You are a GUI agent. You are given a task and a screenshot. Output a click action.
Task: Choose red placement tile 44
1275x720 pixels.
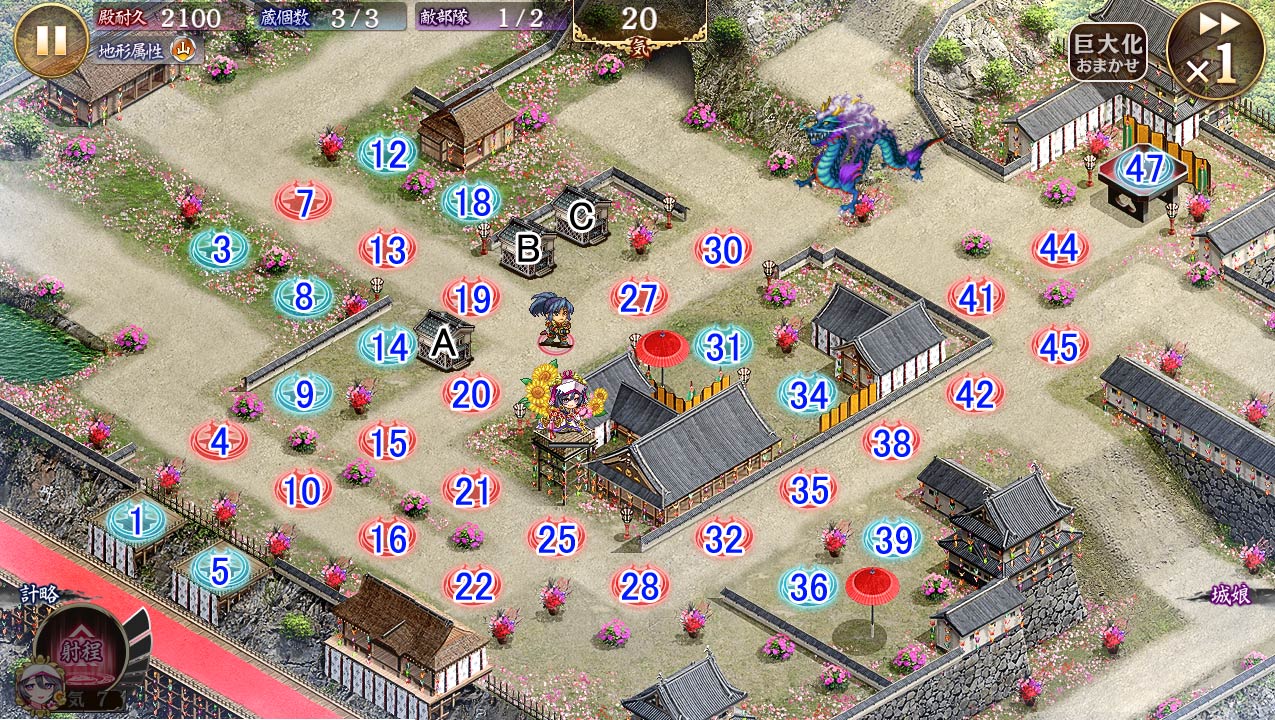tap(1060, 249)
